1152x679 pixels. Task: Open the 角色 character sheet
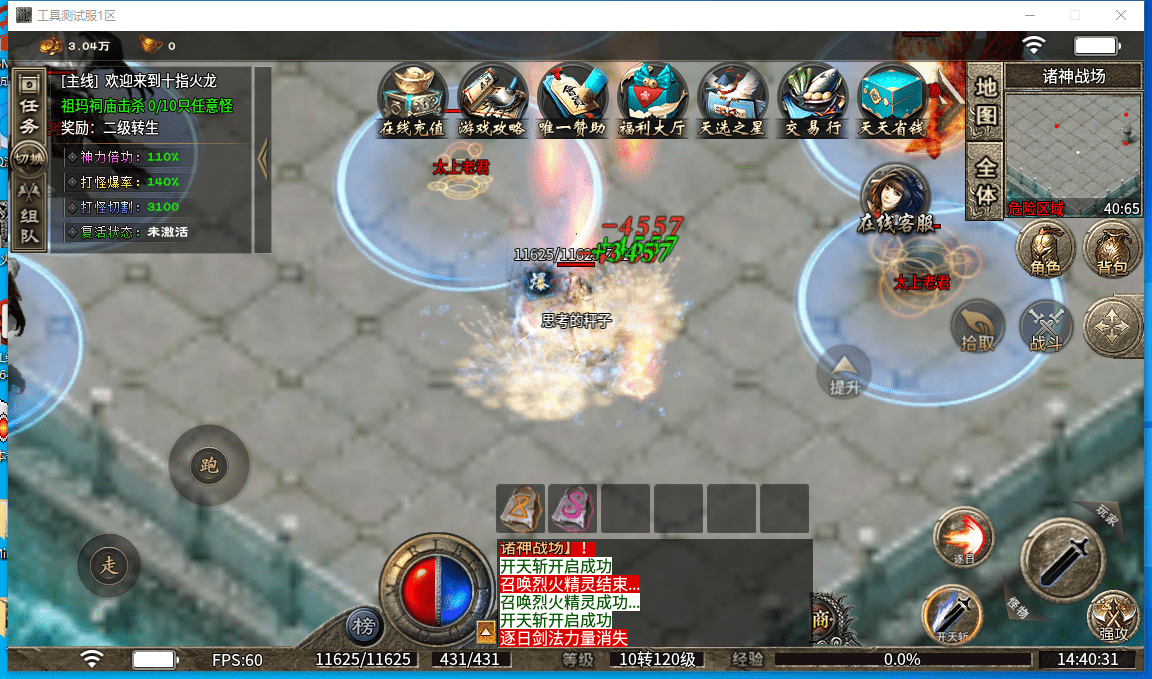tap(1045, 248)
